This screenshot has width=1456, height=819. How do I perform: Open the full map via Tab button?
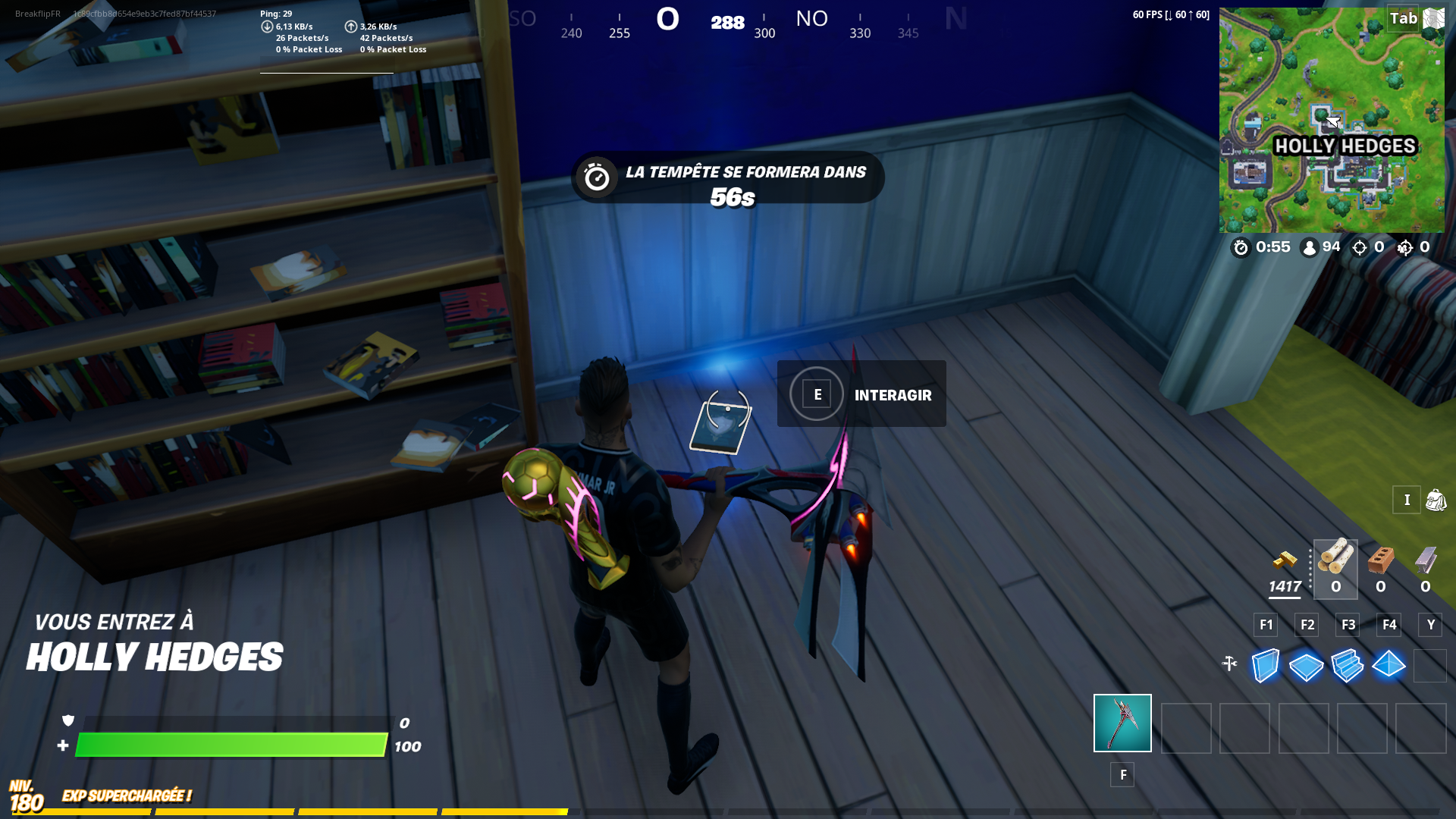point(1405,19)
